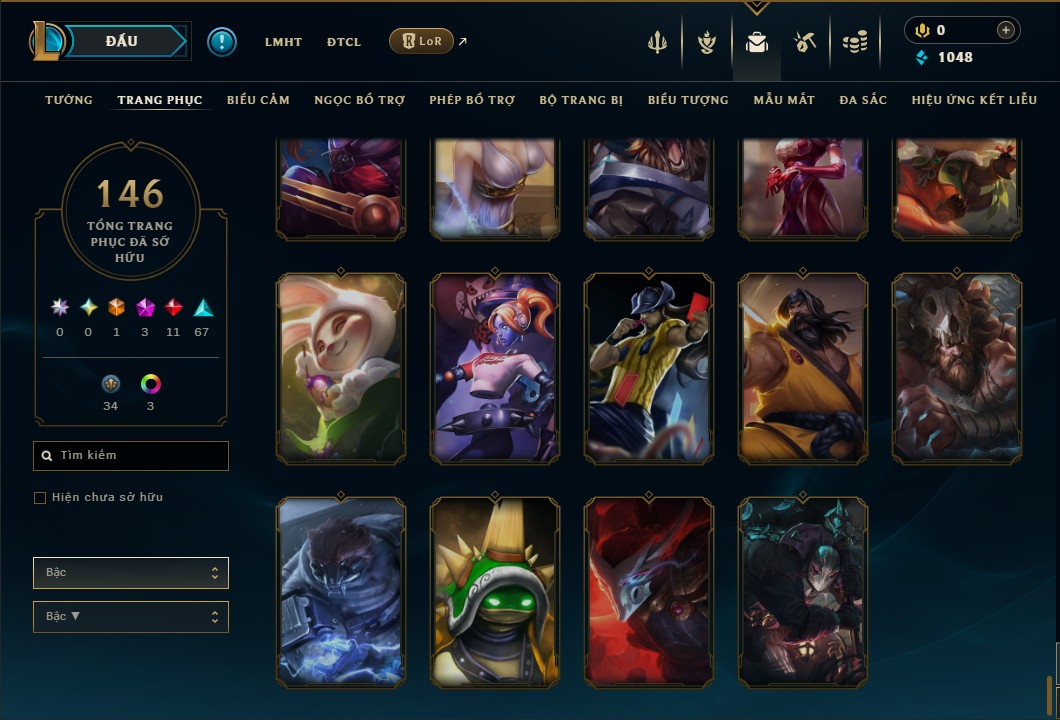Viewport: 1060px width, 720px height.
Task: Select the HIỆU ỨNG KẾT LIỄU tab
Action: [974, 100]
